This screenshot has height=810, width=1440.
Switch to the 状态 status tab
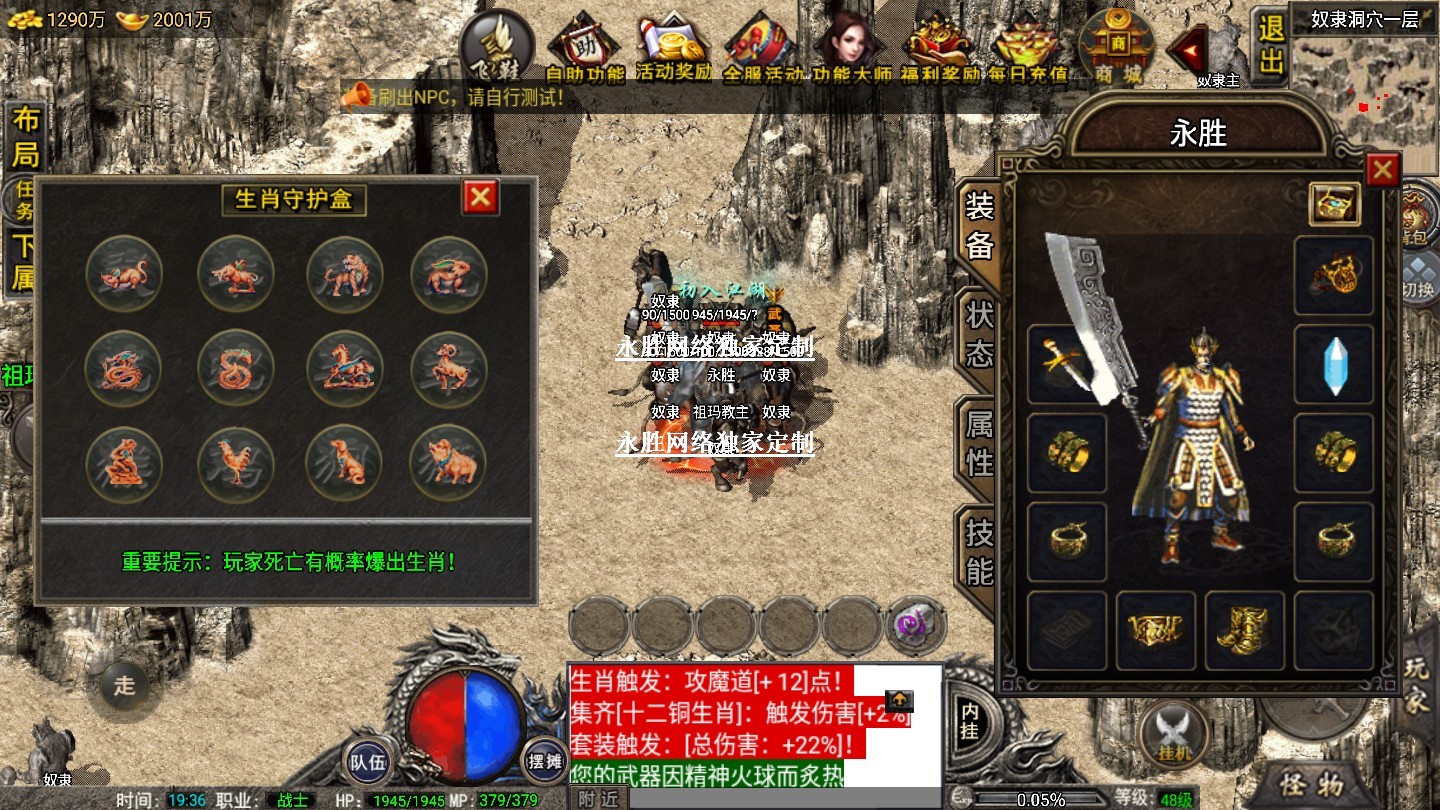coord(979,334)
